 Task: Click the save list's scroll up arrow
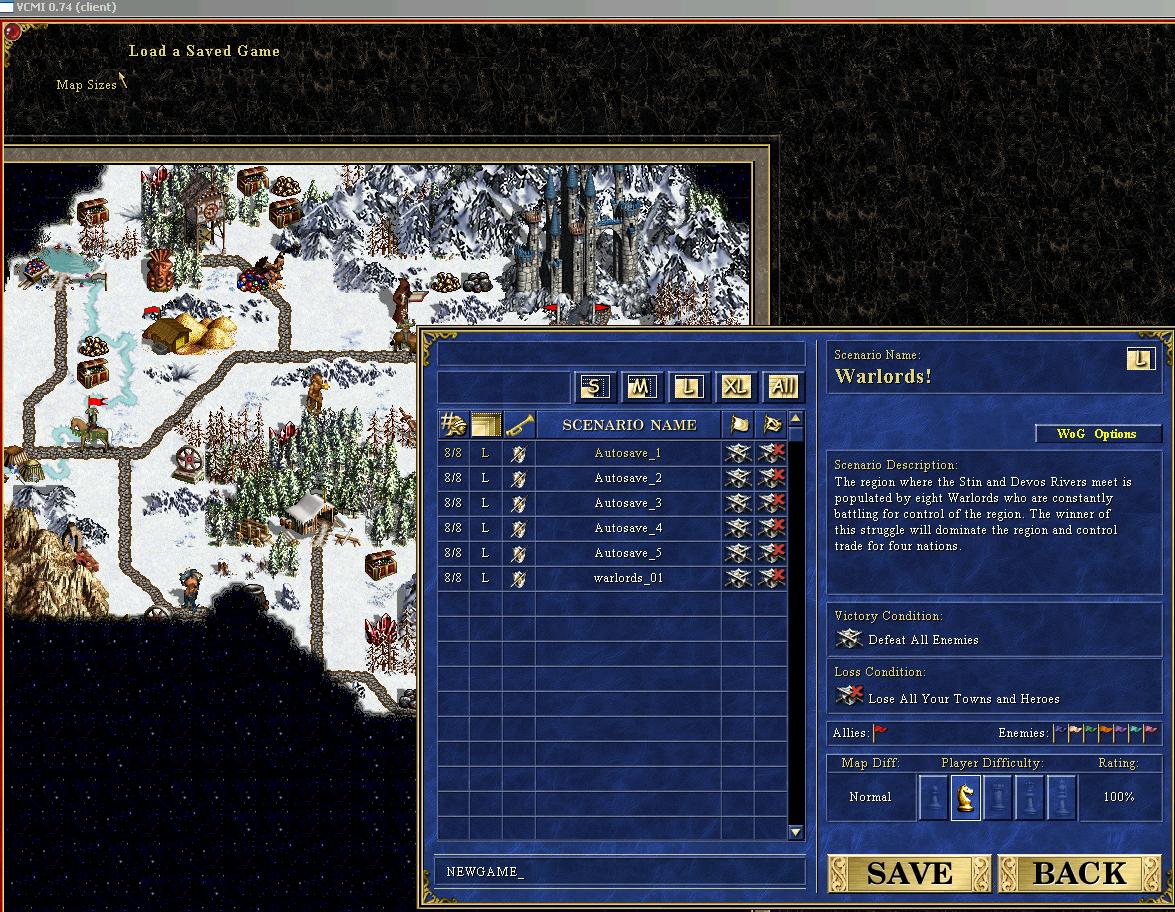796,419
